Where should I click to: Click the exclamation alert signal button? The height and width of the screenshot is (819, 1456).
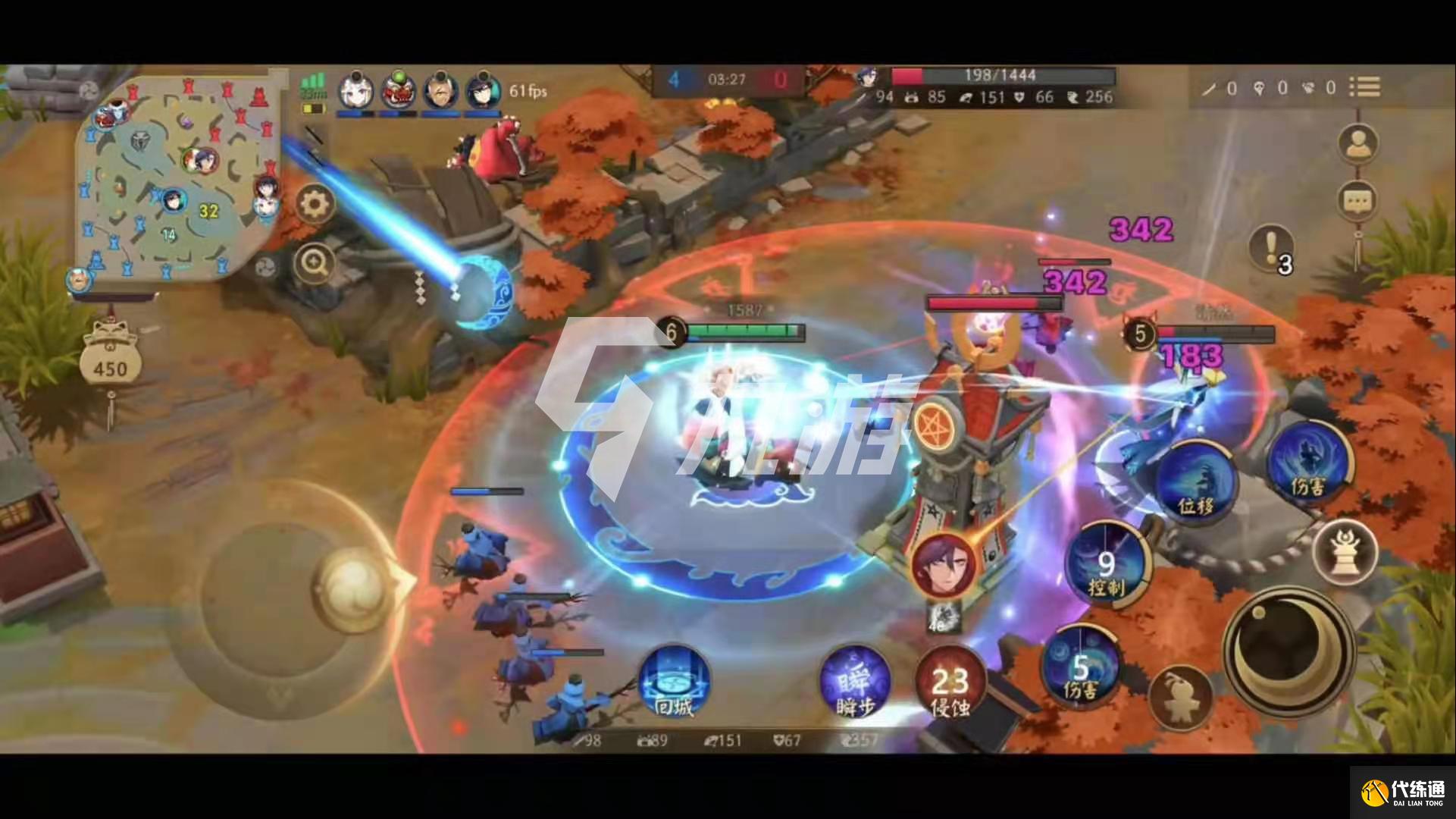(1271, 246)
